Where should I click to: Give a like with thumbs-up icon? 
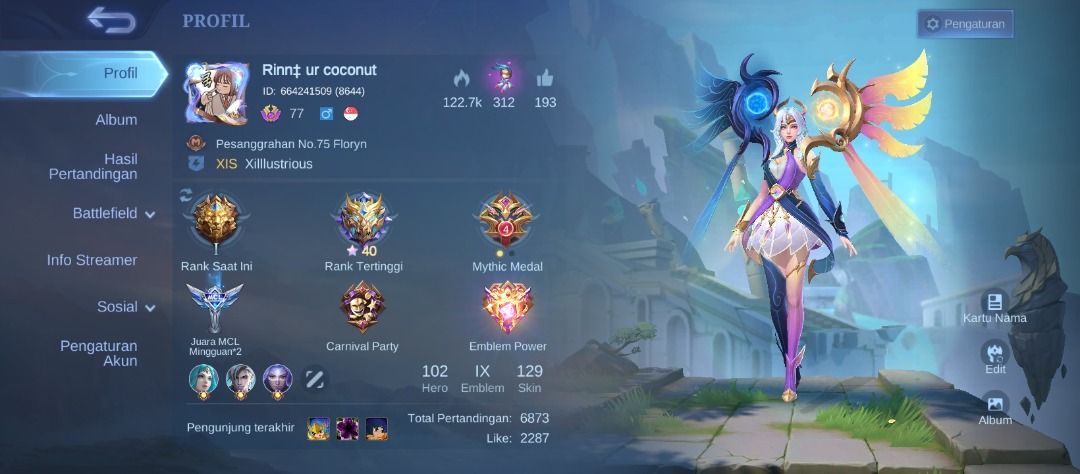[545, 78]
